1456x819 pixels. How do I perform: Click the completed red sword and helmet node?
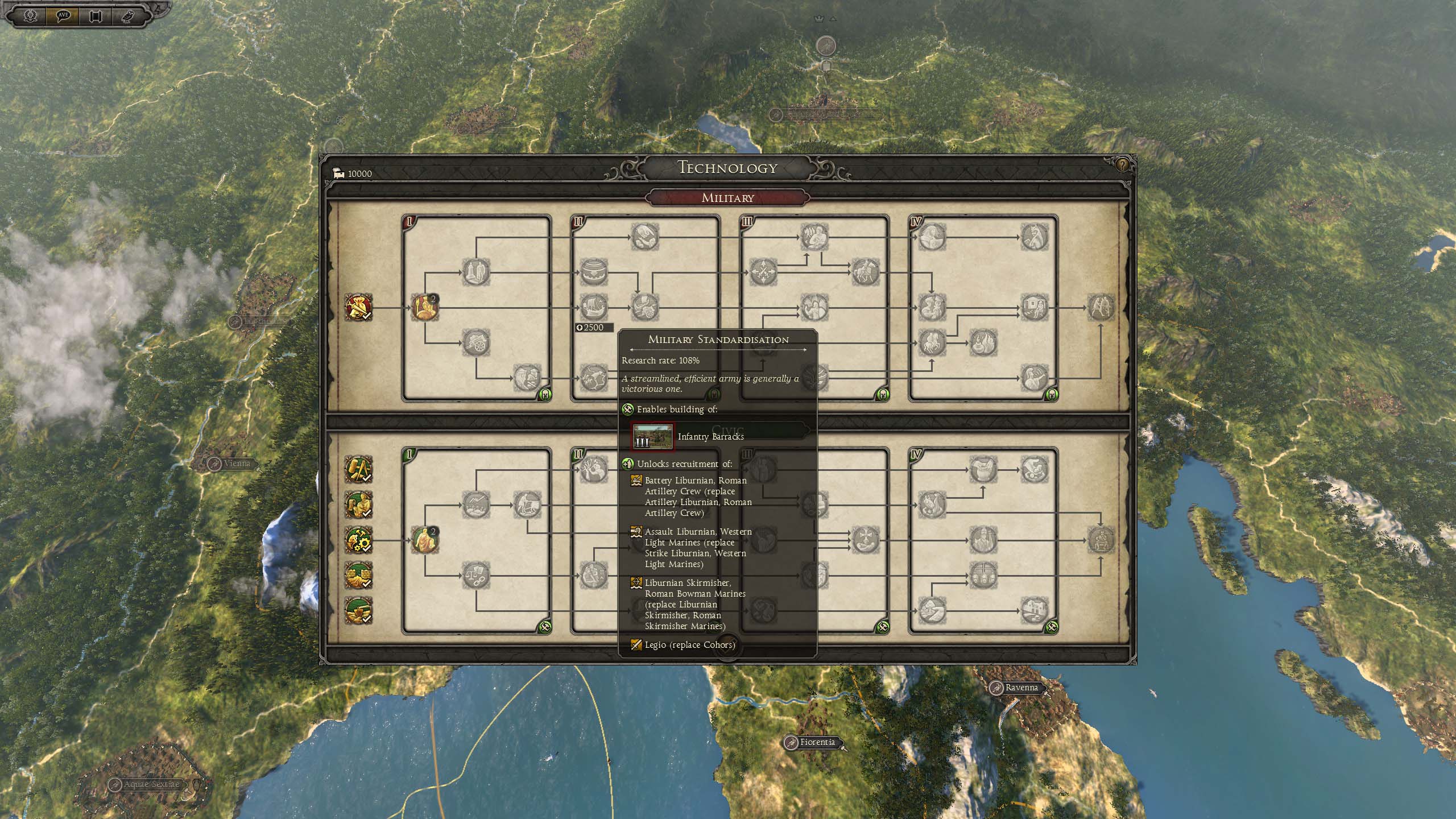pos(358,308)
